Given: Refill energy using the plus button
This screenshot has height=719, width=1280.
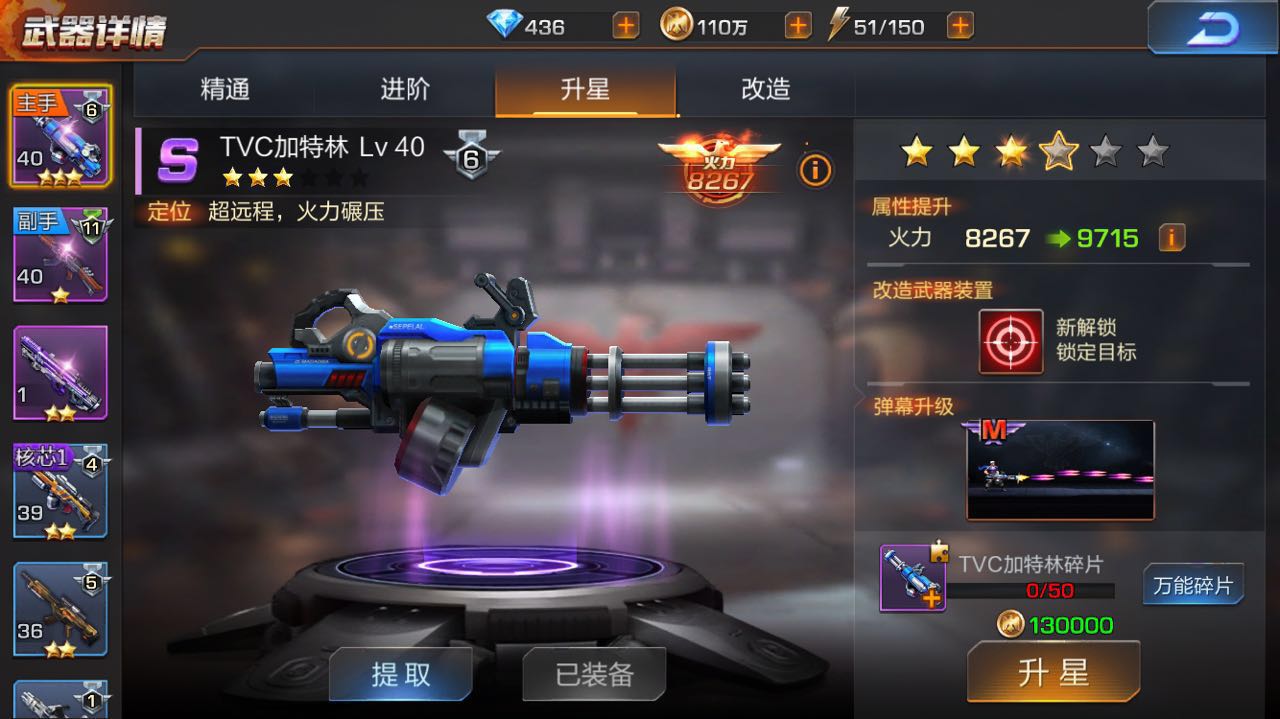Looking at the screenshot, I should coord(960,26).
